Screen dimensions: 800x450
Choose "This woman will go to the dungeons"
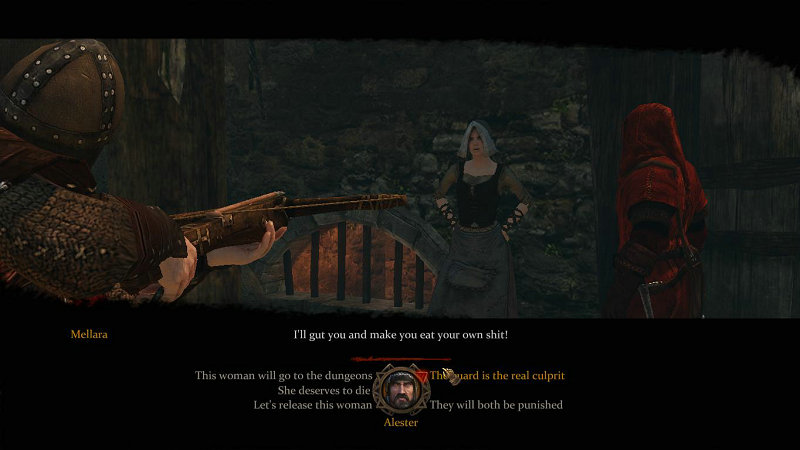click(284, 375)
